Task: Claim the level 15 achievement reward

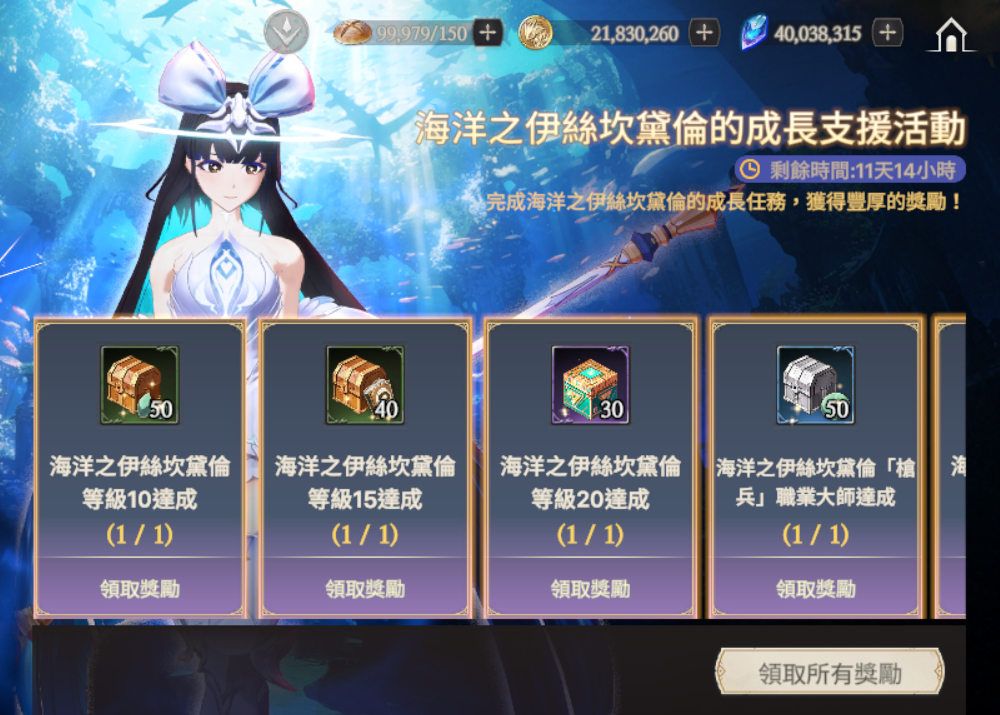Action: pos(365,588)
